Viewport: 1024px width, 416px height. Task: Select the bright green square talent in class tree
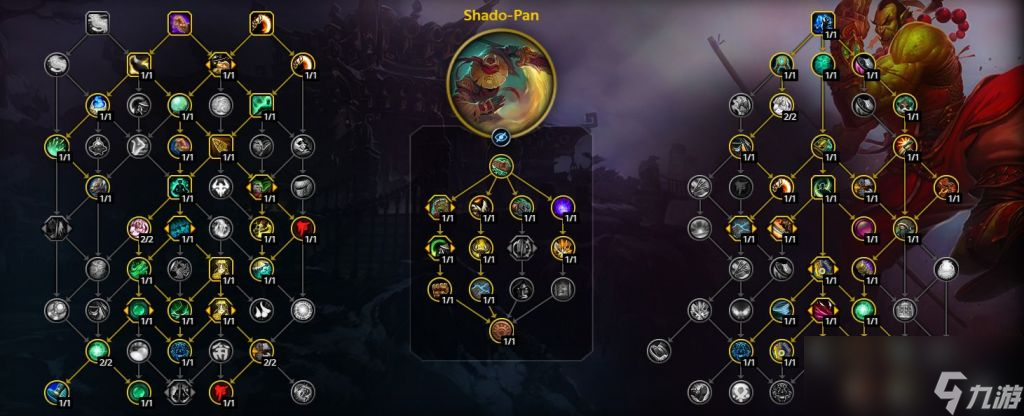pos(262,103)
